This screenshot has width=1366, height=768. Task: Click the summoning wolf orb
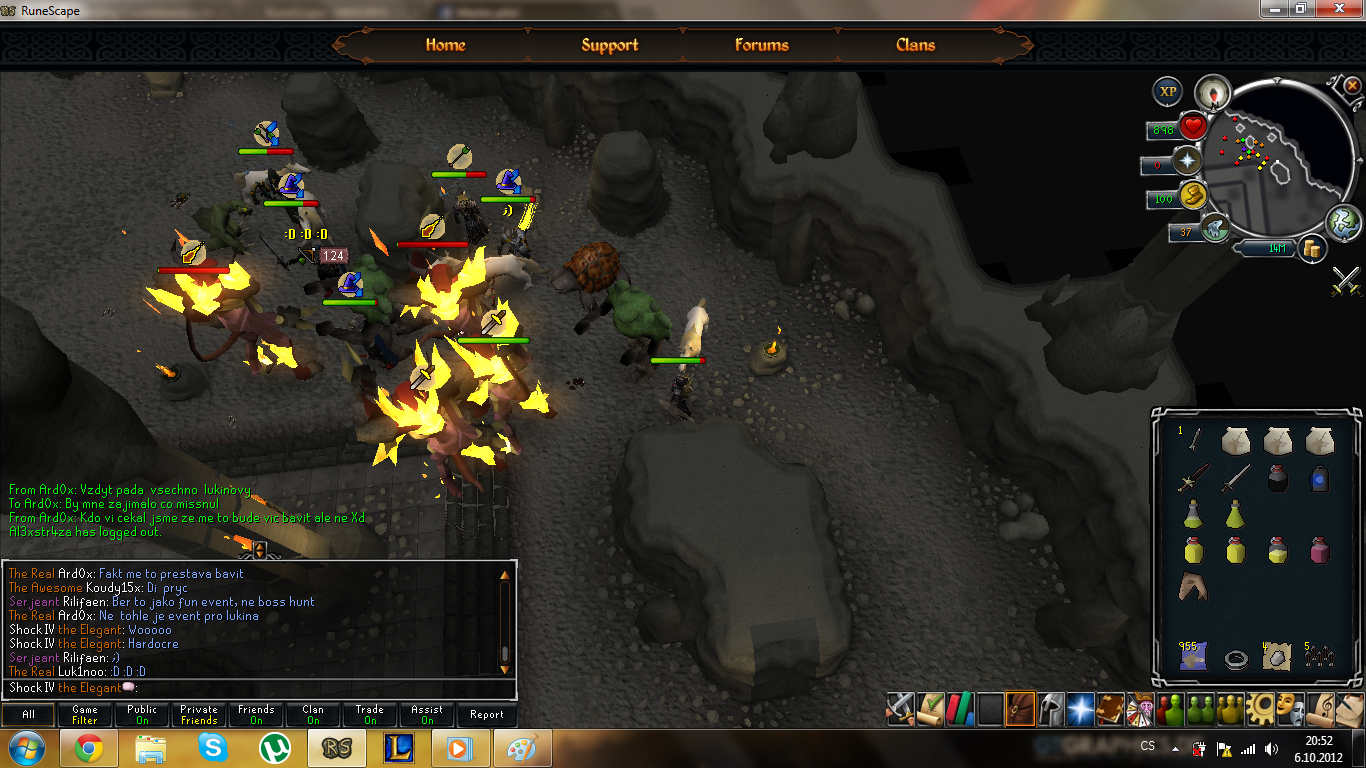[1214, 228]
